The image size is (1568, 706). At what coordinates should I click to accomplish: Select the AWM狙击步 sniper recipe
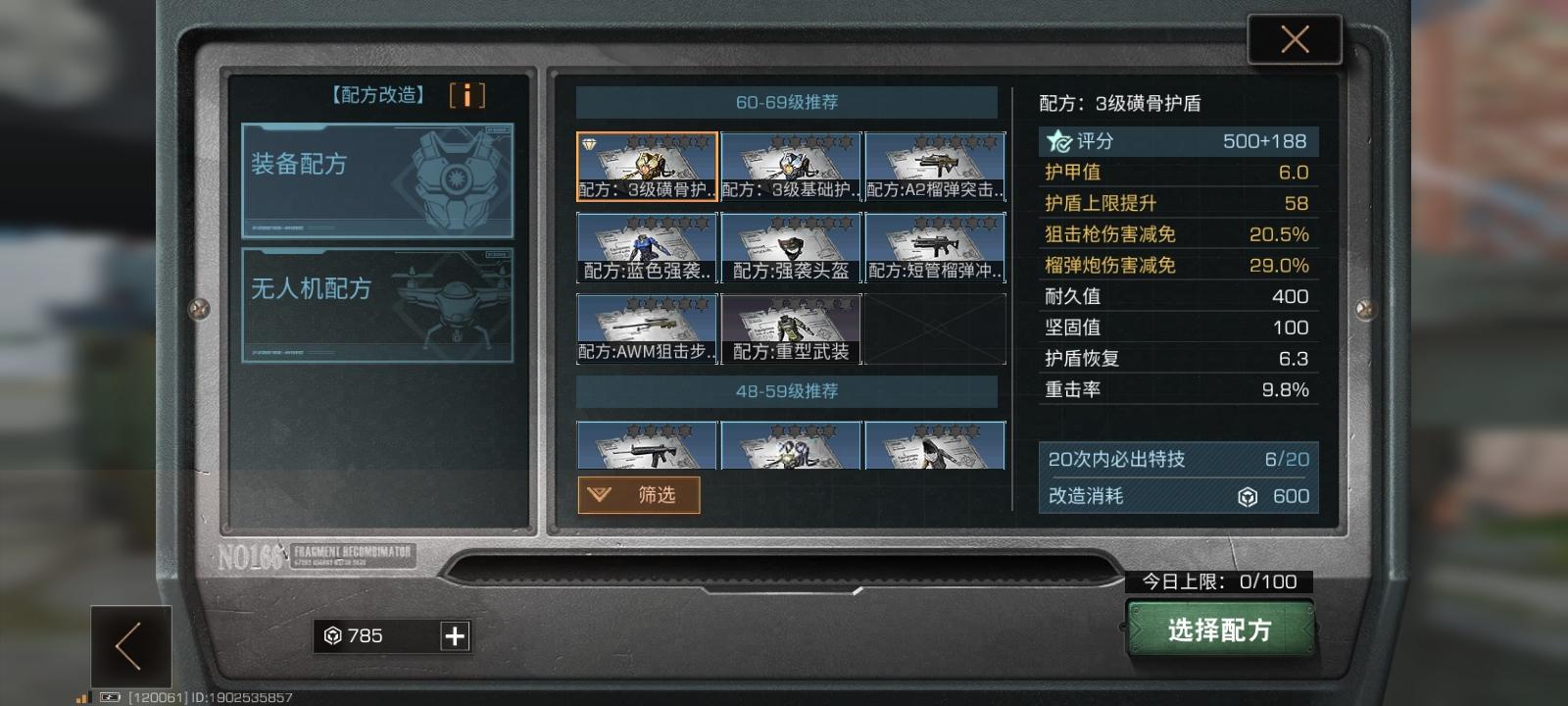click(x=648, y=328)
